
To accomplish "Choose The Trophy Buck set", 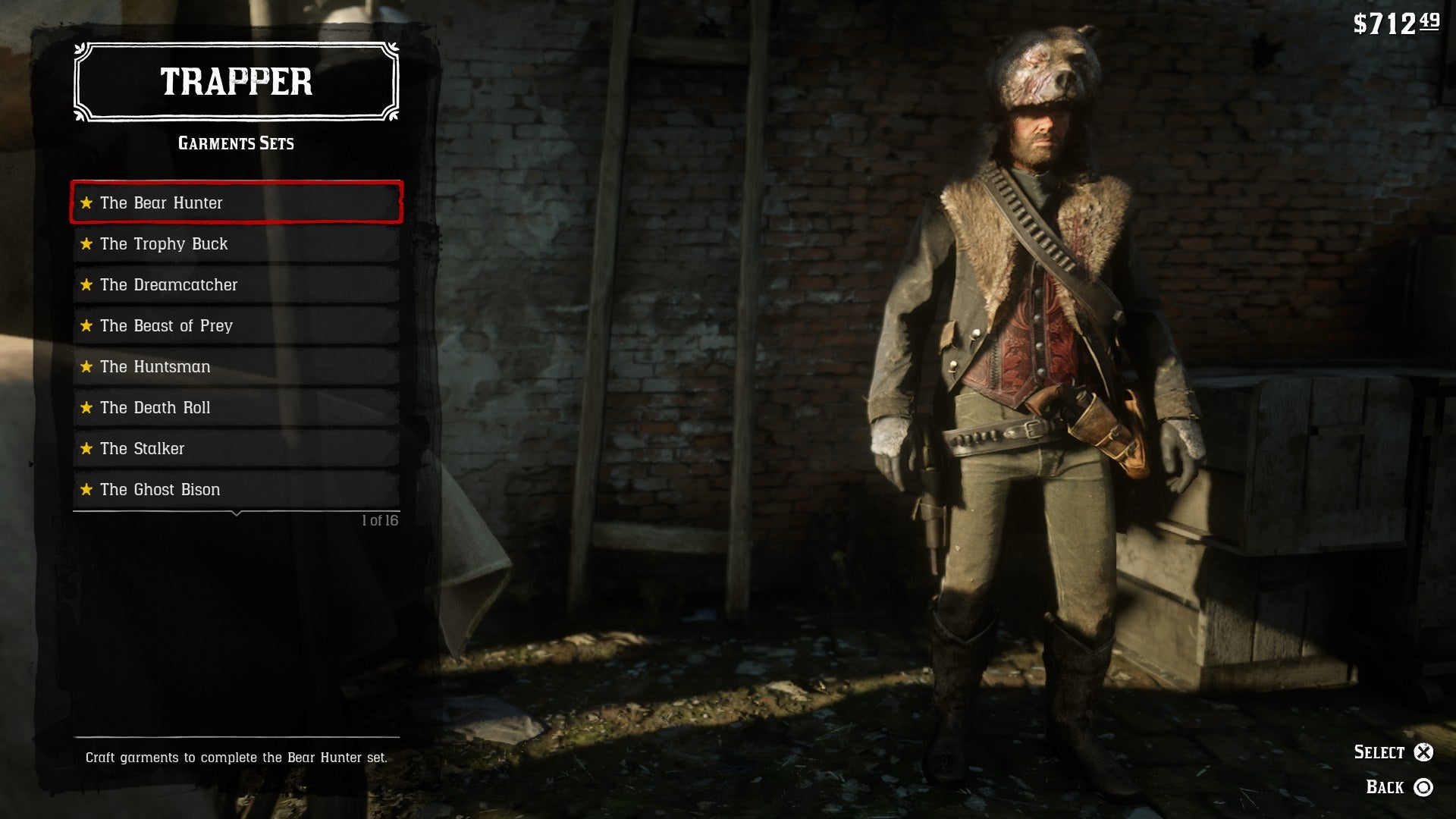I will [236, 243].
